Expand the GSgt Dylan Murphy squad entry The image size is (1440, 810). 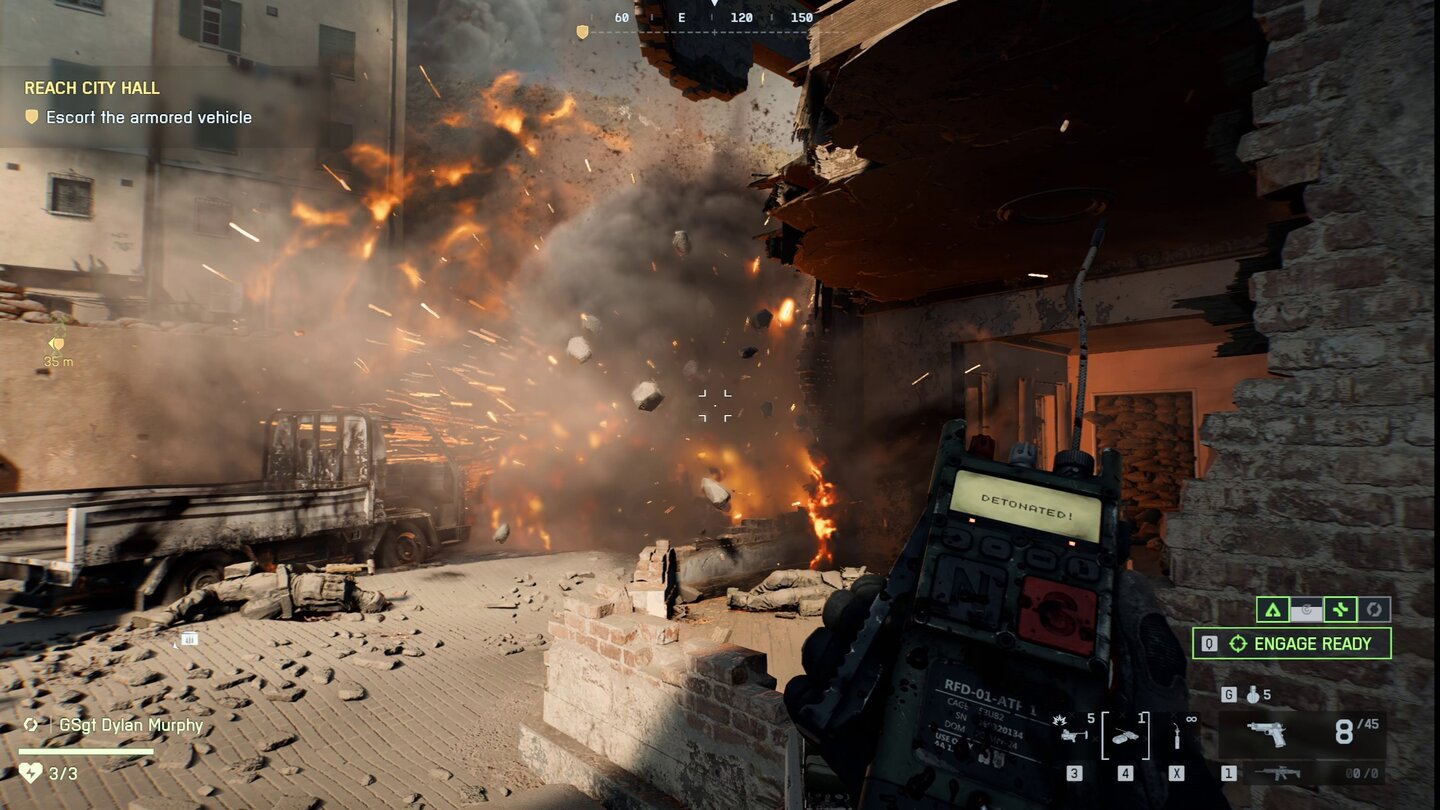click(130, 724)
